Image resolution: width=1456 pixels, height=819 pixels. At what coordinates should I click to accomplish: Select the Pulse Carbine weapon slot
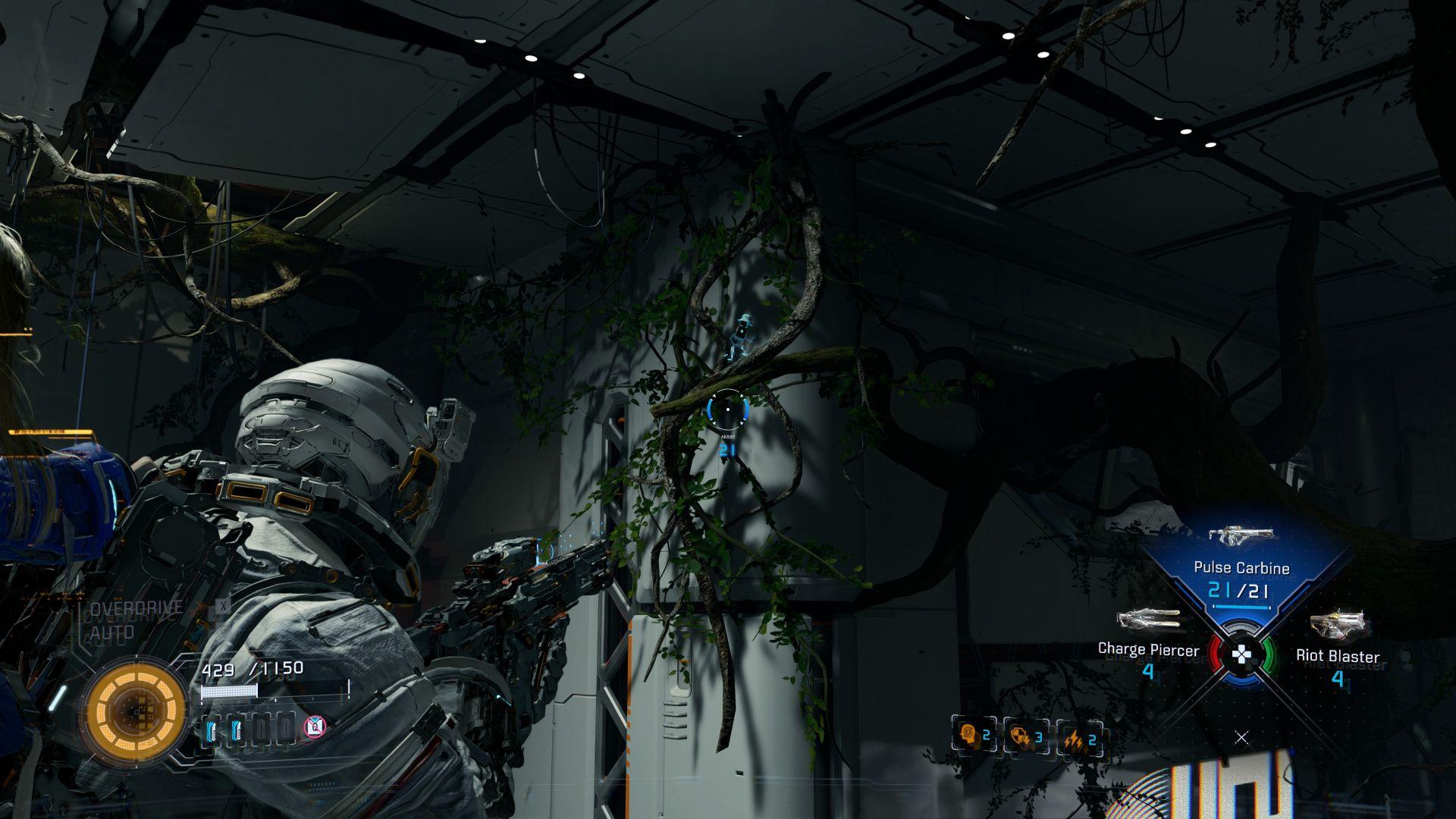1241,569
